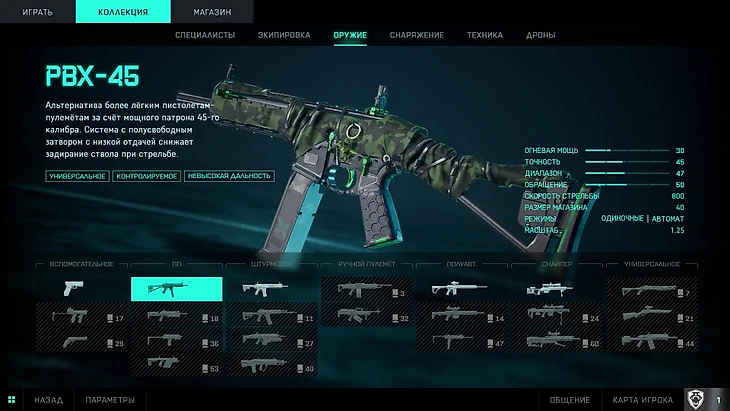730x411 pixels.
Task: Select the highlighted PBX-45 weapon tile
Action: [176, 289]
